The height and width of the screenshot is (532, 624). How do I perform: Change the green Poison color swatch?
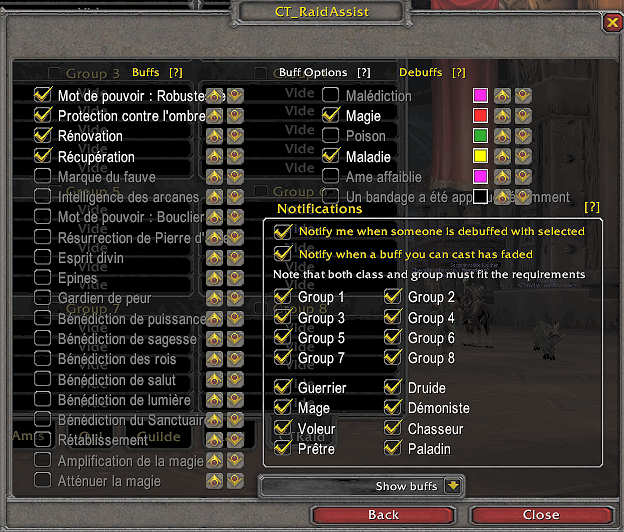coord(480,136)
